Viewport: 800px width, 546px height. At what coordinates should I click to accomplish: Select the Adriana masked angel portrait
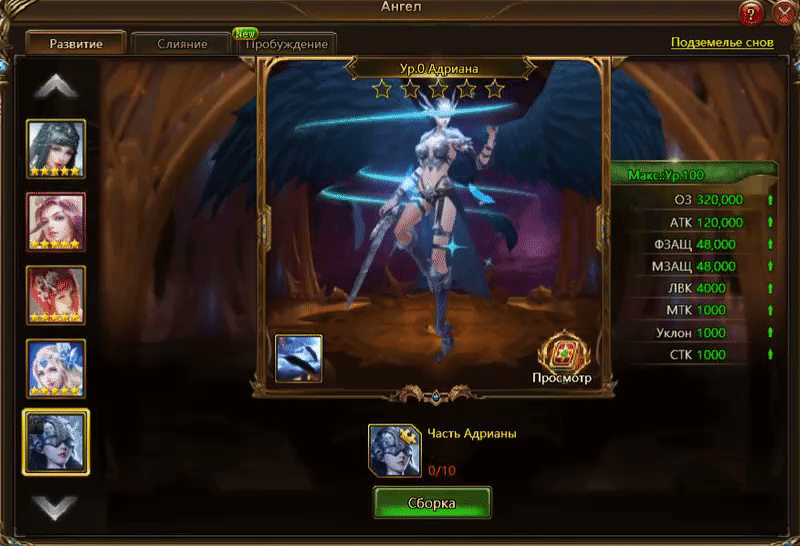[x=56, y=441]
